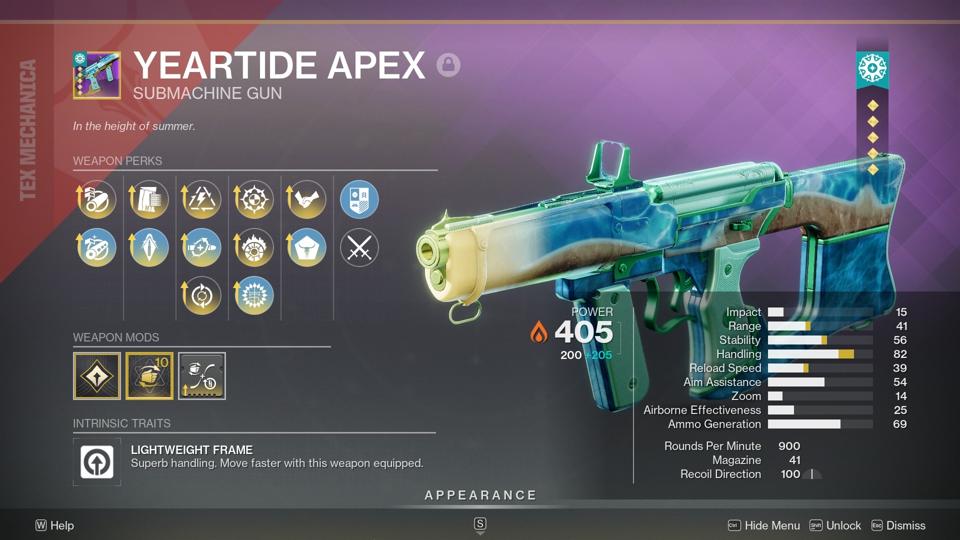This screenshot has height=540, width=960.
Task: Select the handshake origin trait perk
Action: click(307, 200)
